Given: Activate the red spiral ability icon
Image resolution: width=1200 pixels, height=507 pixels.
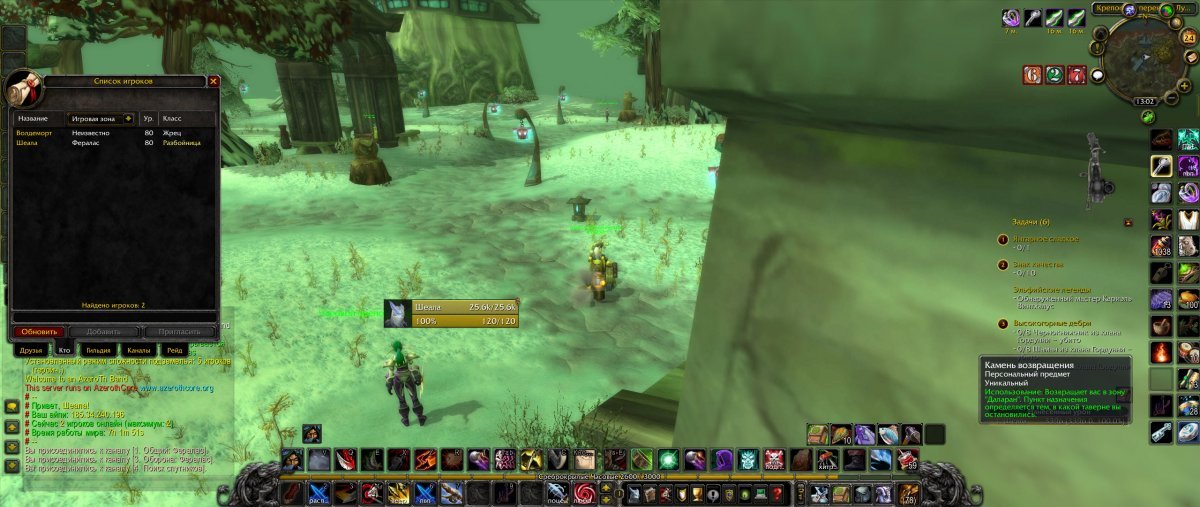Looking at the screenshot, I should pos(583,494).
